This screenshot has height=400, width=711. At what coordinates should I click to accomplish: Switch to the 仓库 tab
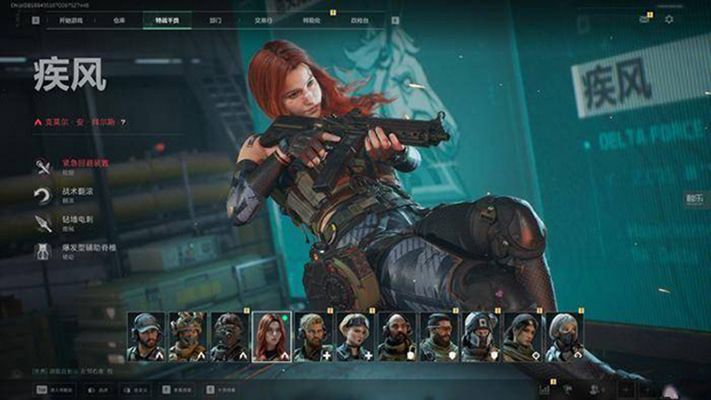pyautogui.click(x=118, y=19)
